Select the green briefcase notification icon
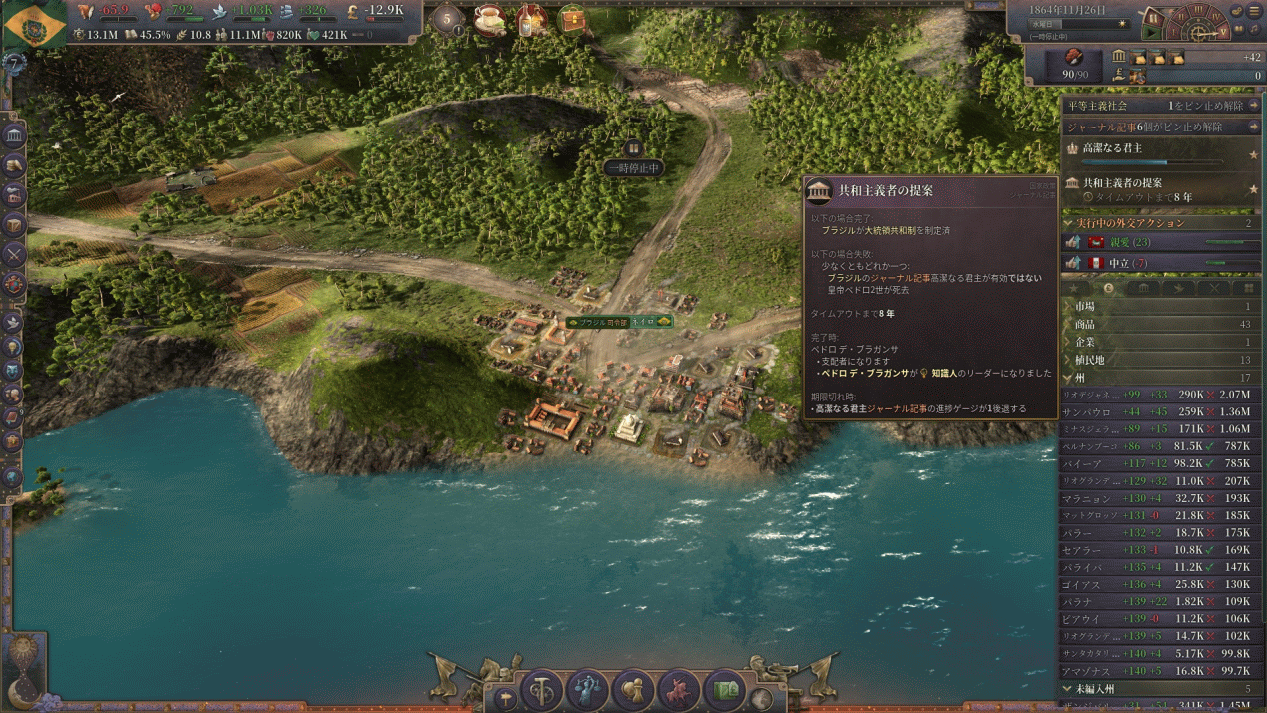1267x713 pixels. tap(572, 19)
